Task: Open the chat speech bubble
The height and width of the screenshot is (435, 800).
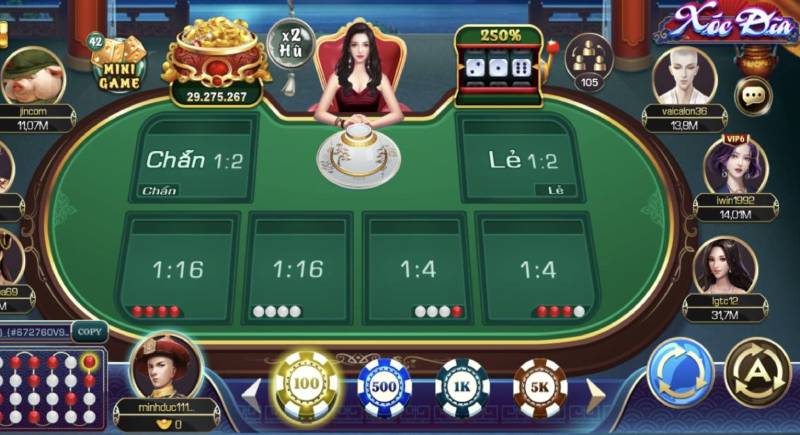Action: tap(753, 96)
